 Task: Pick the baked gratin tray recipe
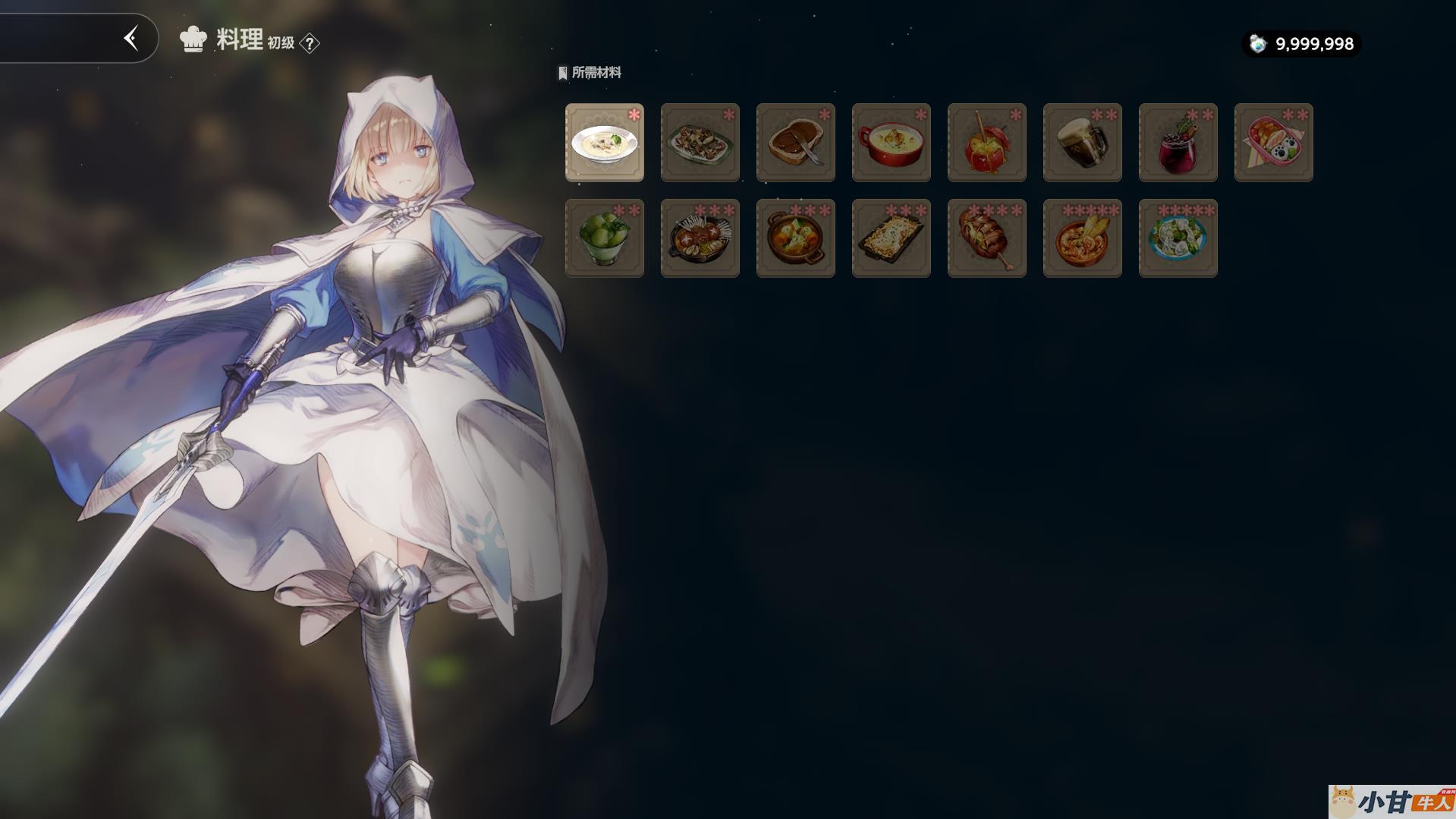point(891,238)
